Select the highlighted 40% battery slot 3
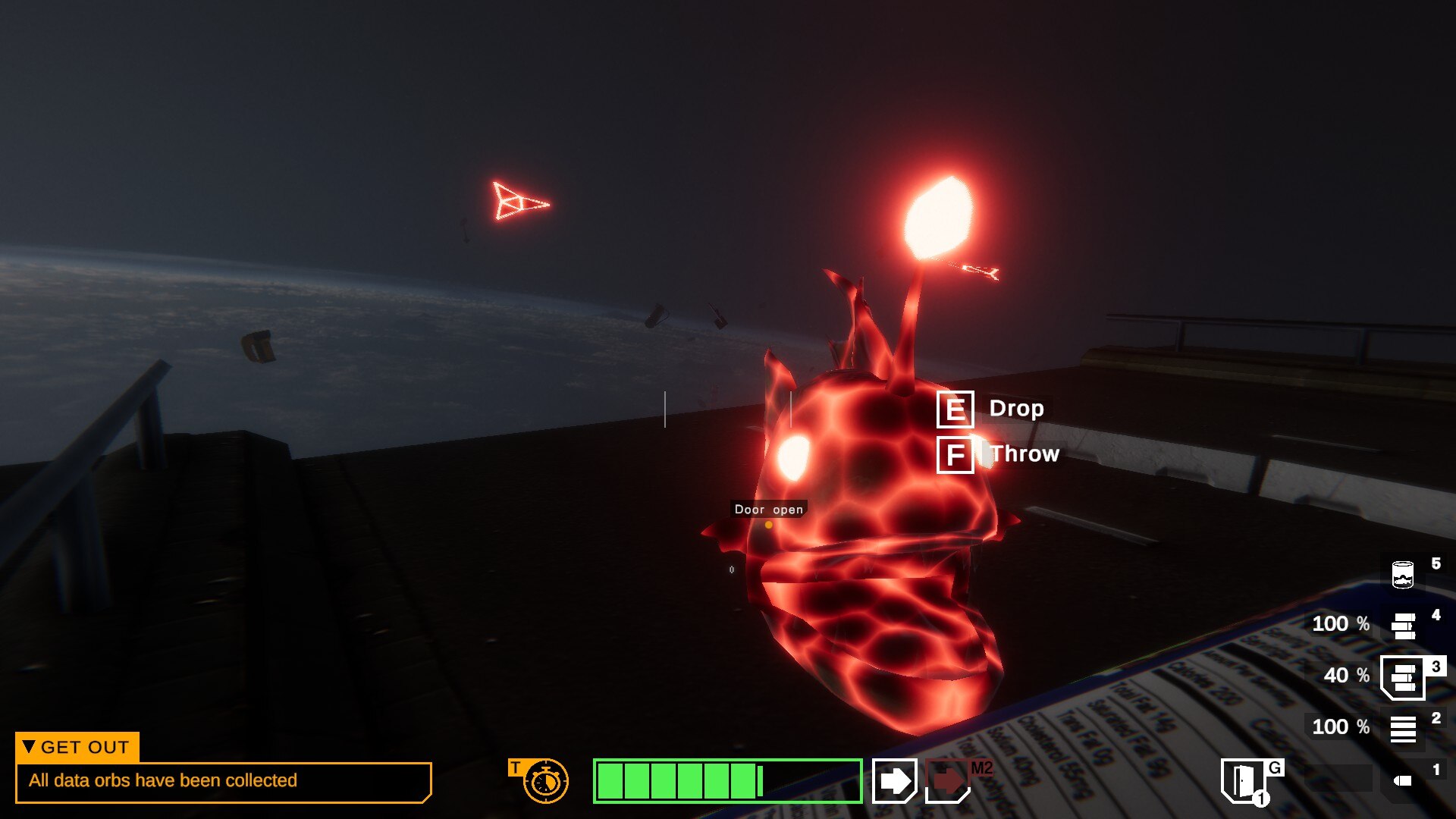Image resolution: width=1456 pixels, height=819 pixels. click(1403, 676)
